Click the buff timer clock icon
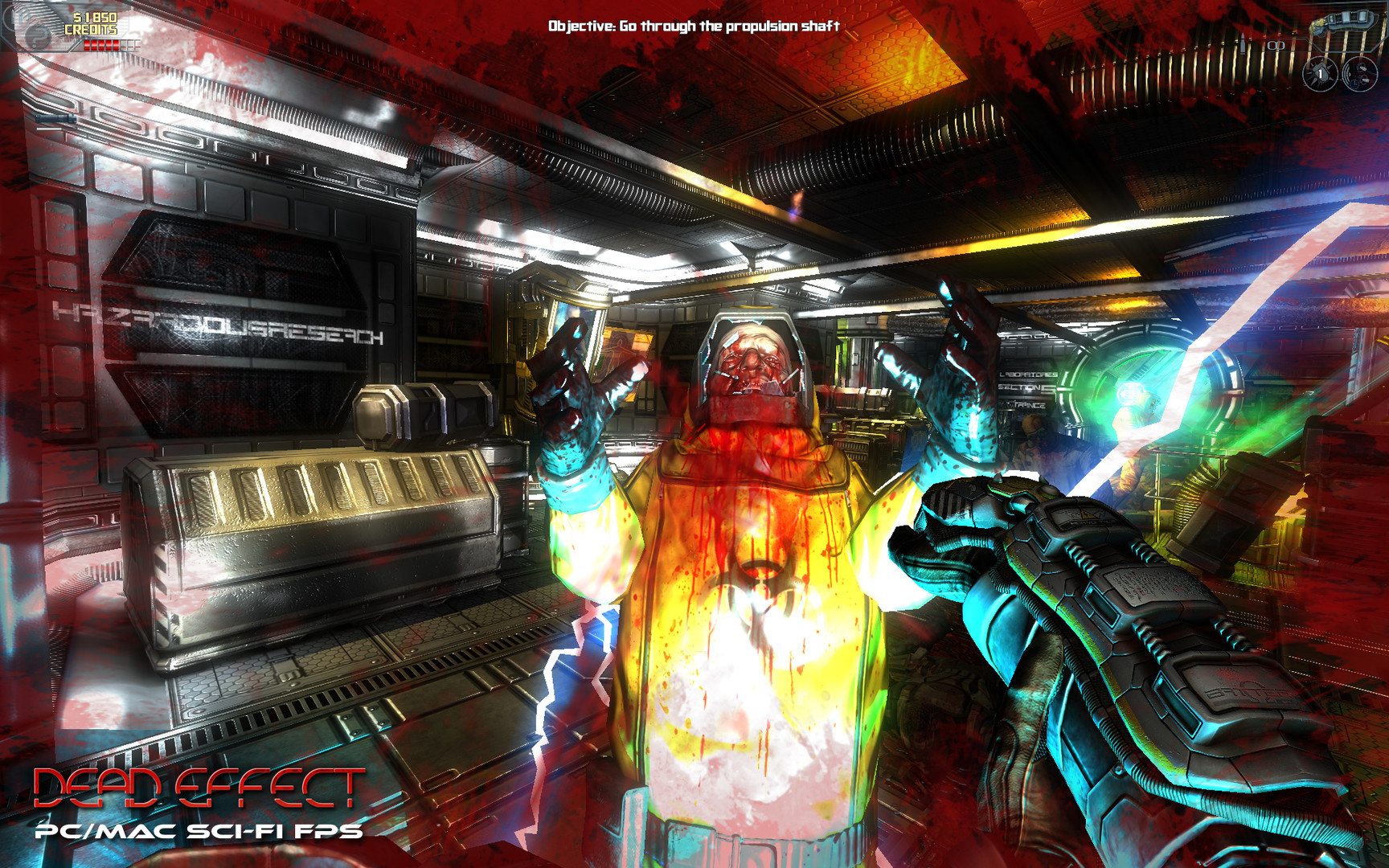This screenshot has height=868, width=1389. [1356, 84]
